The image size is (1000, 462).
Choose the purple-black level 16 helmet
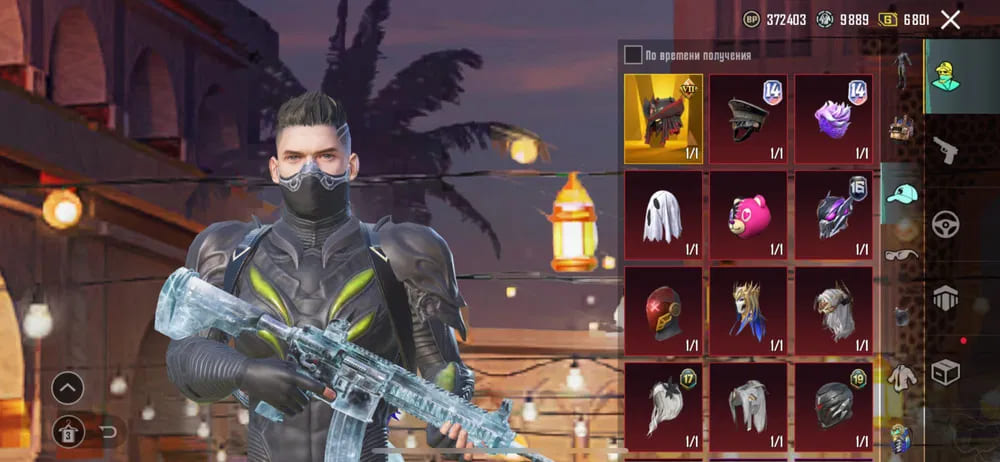pos(833,215)
